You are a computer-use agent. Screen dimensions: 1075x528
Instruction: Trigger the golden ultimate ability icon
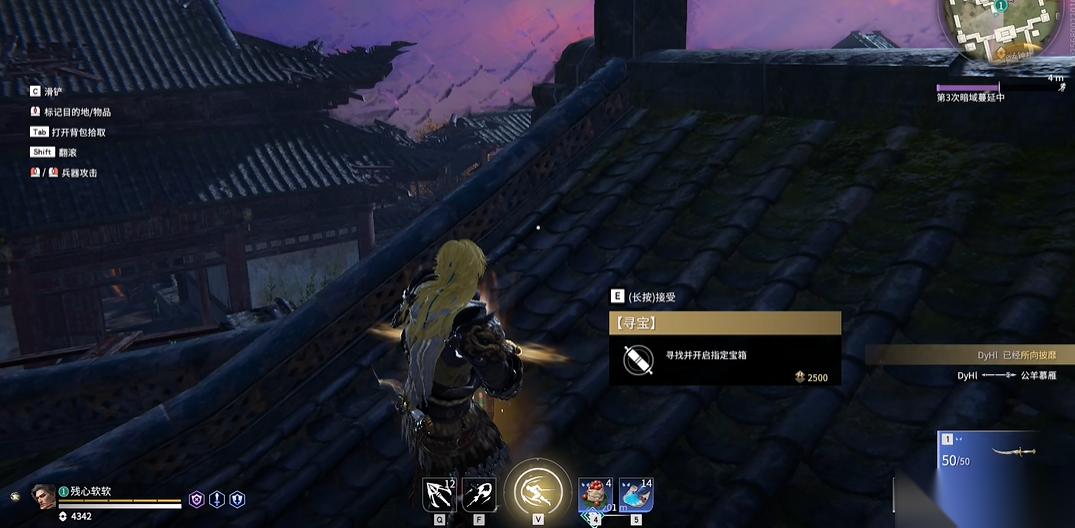538,490
